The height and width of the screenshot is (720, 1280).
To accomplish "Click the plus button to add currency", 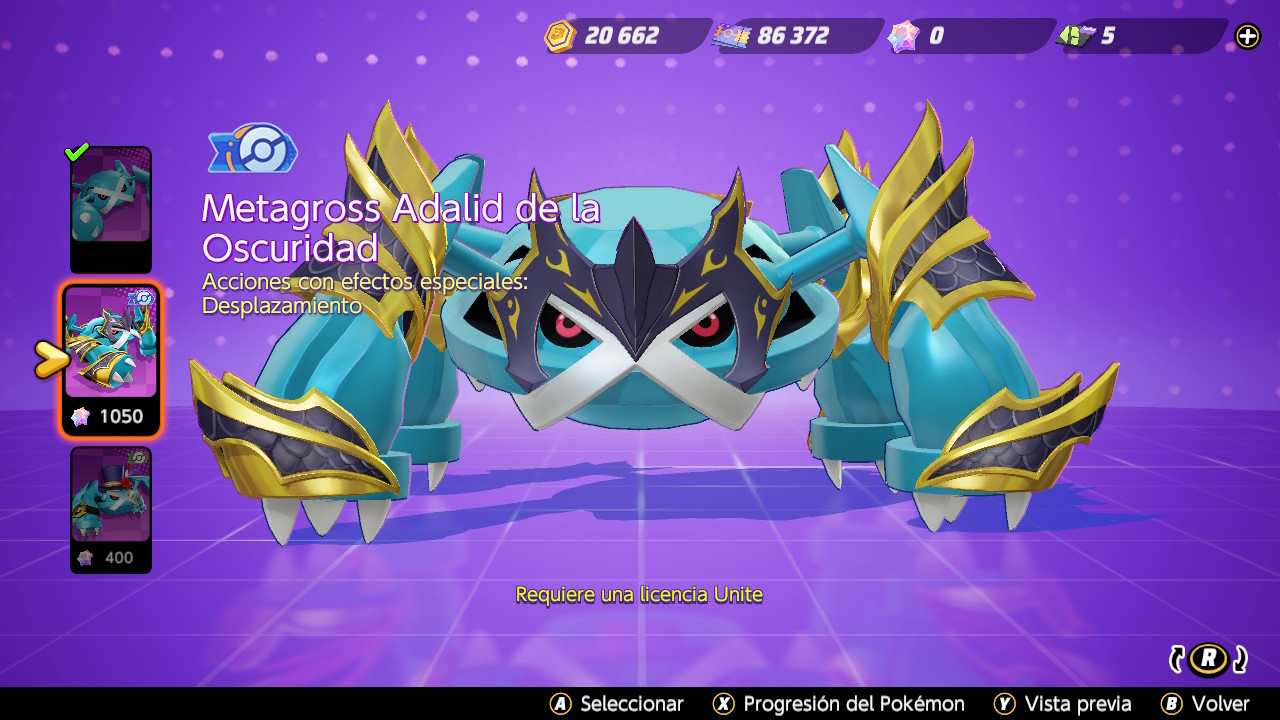I will click(1247, 36).
